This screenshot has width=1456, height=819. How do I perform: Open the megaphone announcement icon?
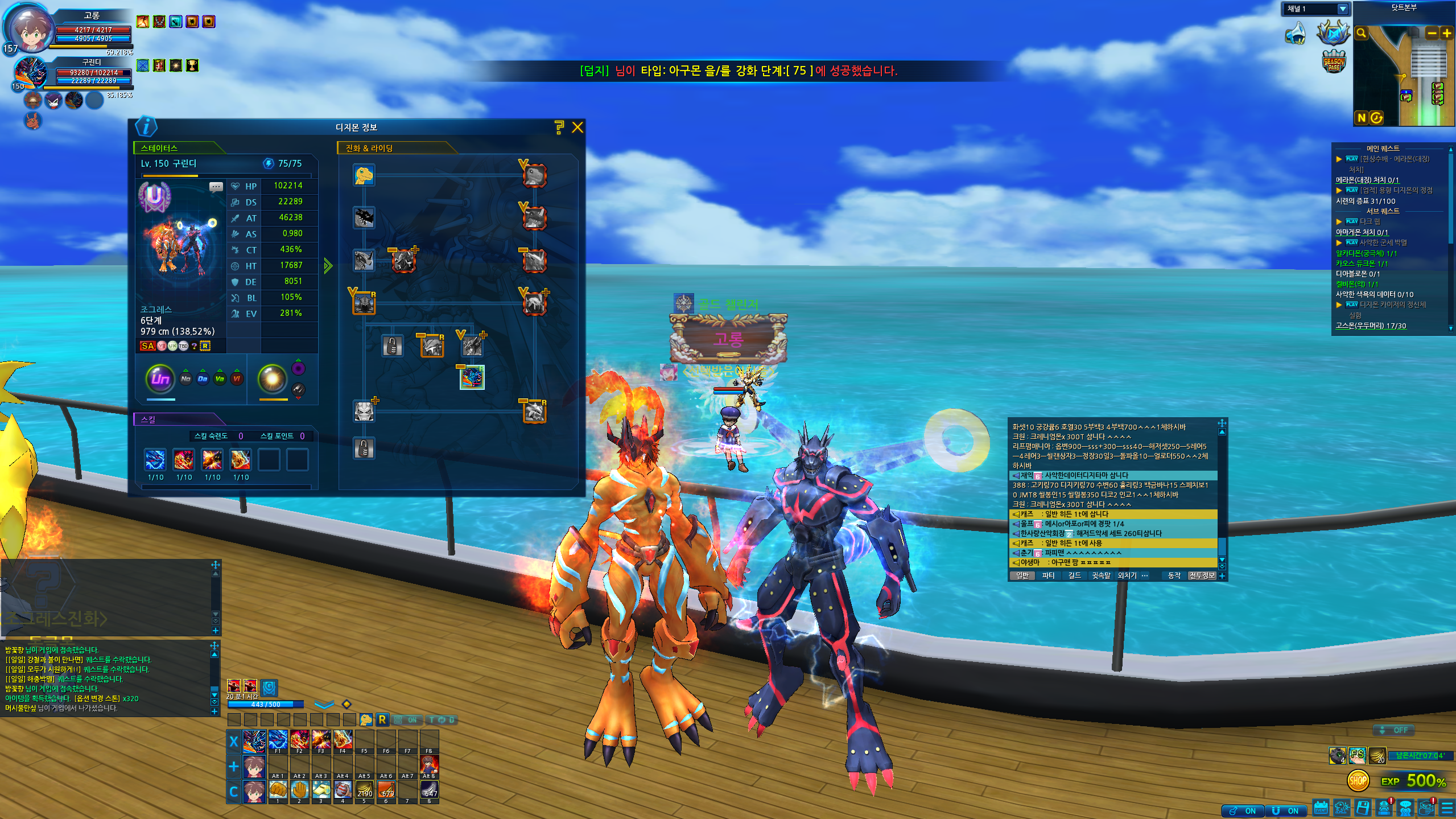coord(1296,33)
